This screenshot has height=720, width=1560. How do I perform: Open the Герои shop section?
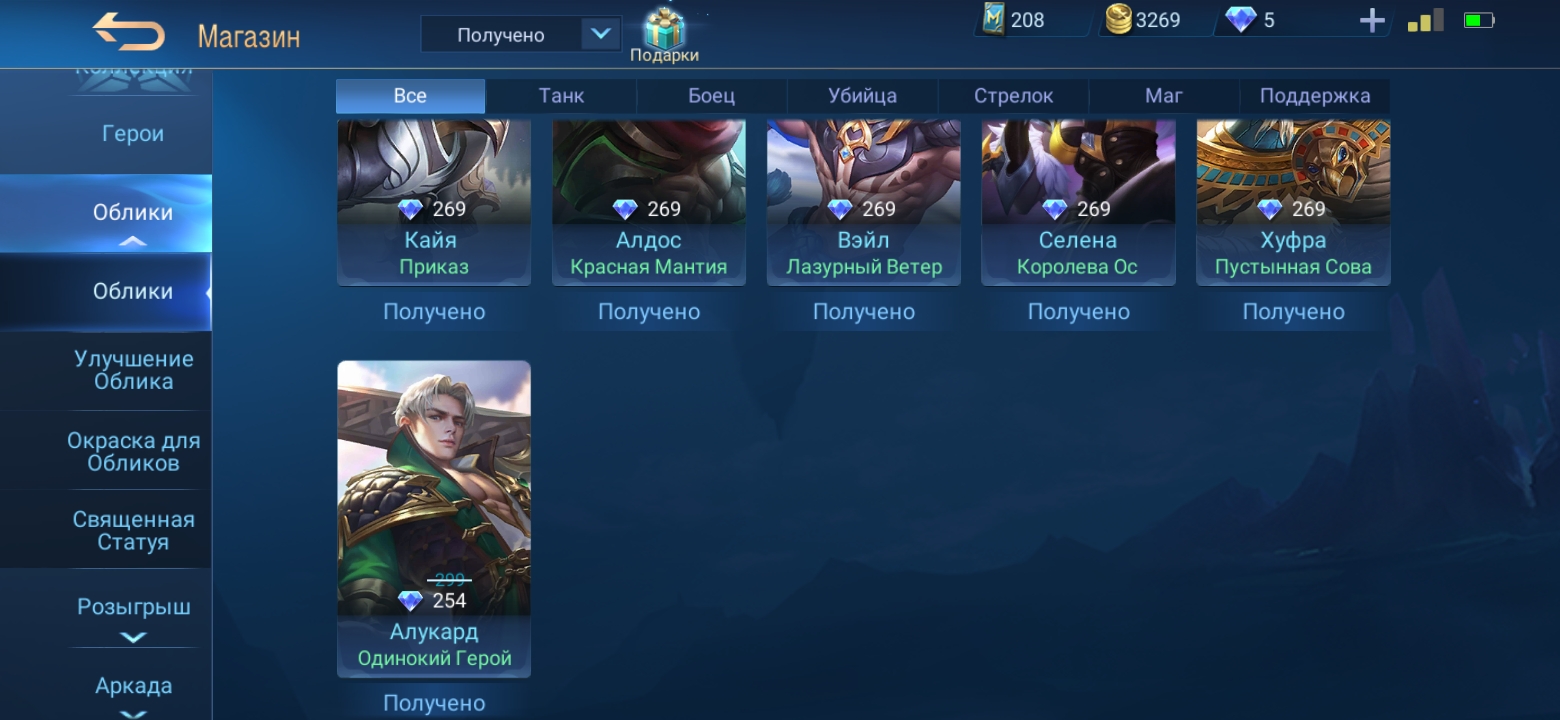[x=132, y=134]
